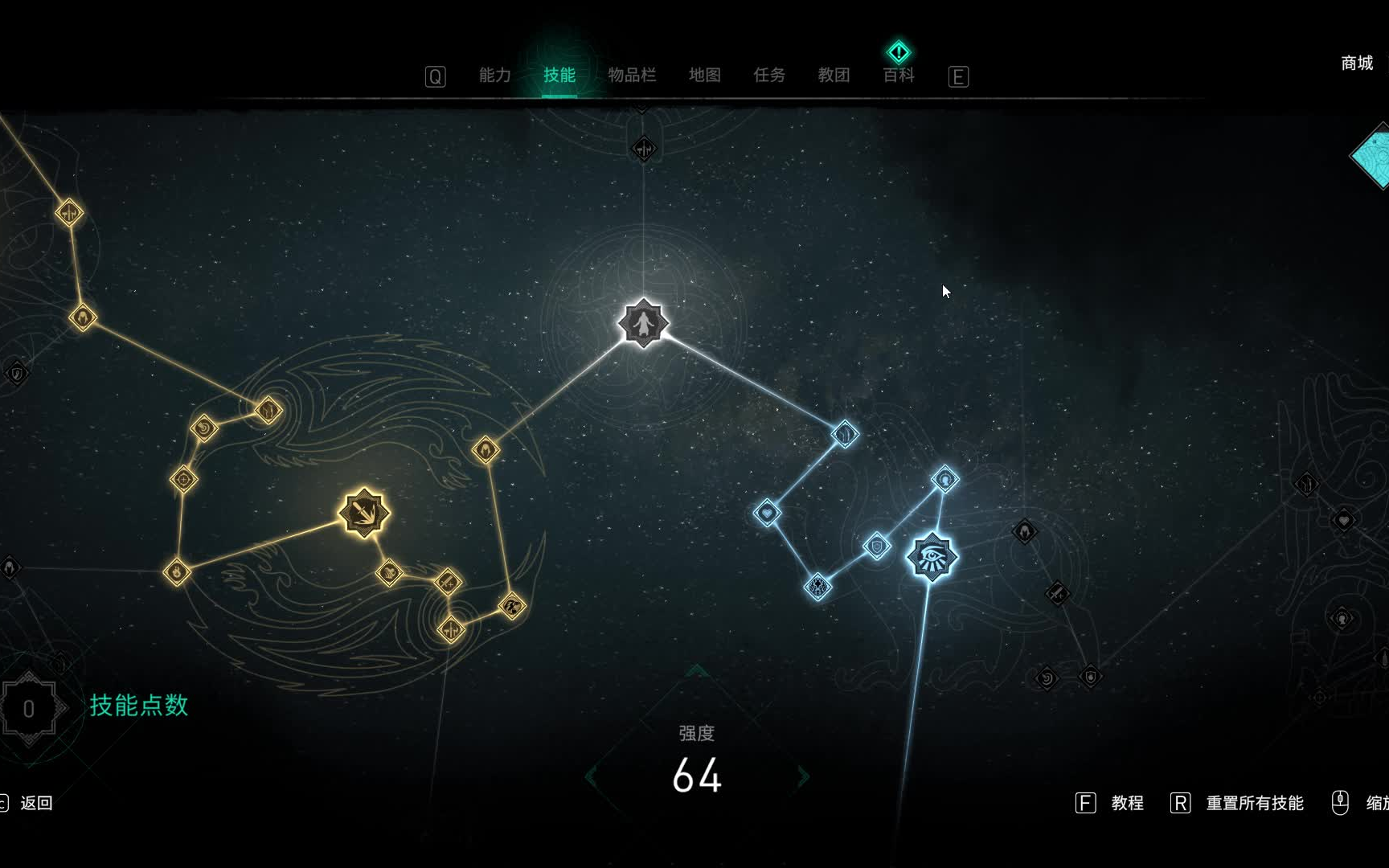Open the 商城 store

1357,63
